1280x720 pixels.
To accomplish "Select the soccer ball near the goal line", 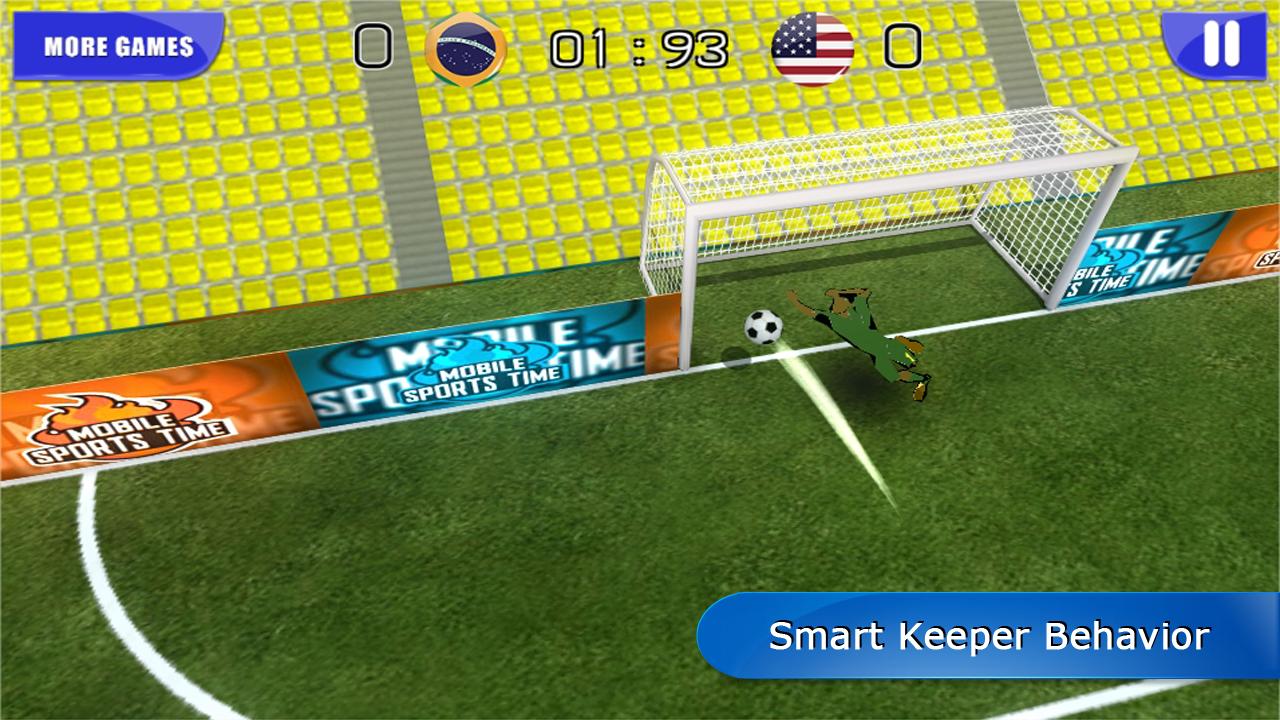I will 764,330.
